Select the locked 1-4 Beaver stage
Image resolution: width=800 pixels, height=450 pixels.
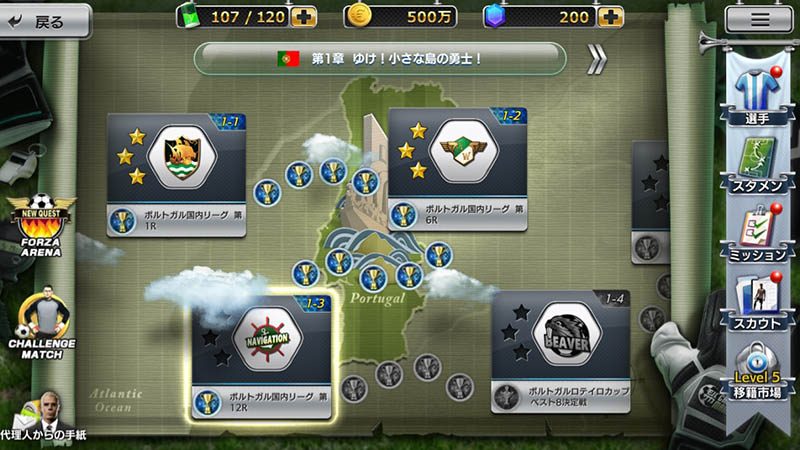(559, 352)
